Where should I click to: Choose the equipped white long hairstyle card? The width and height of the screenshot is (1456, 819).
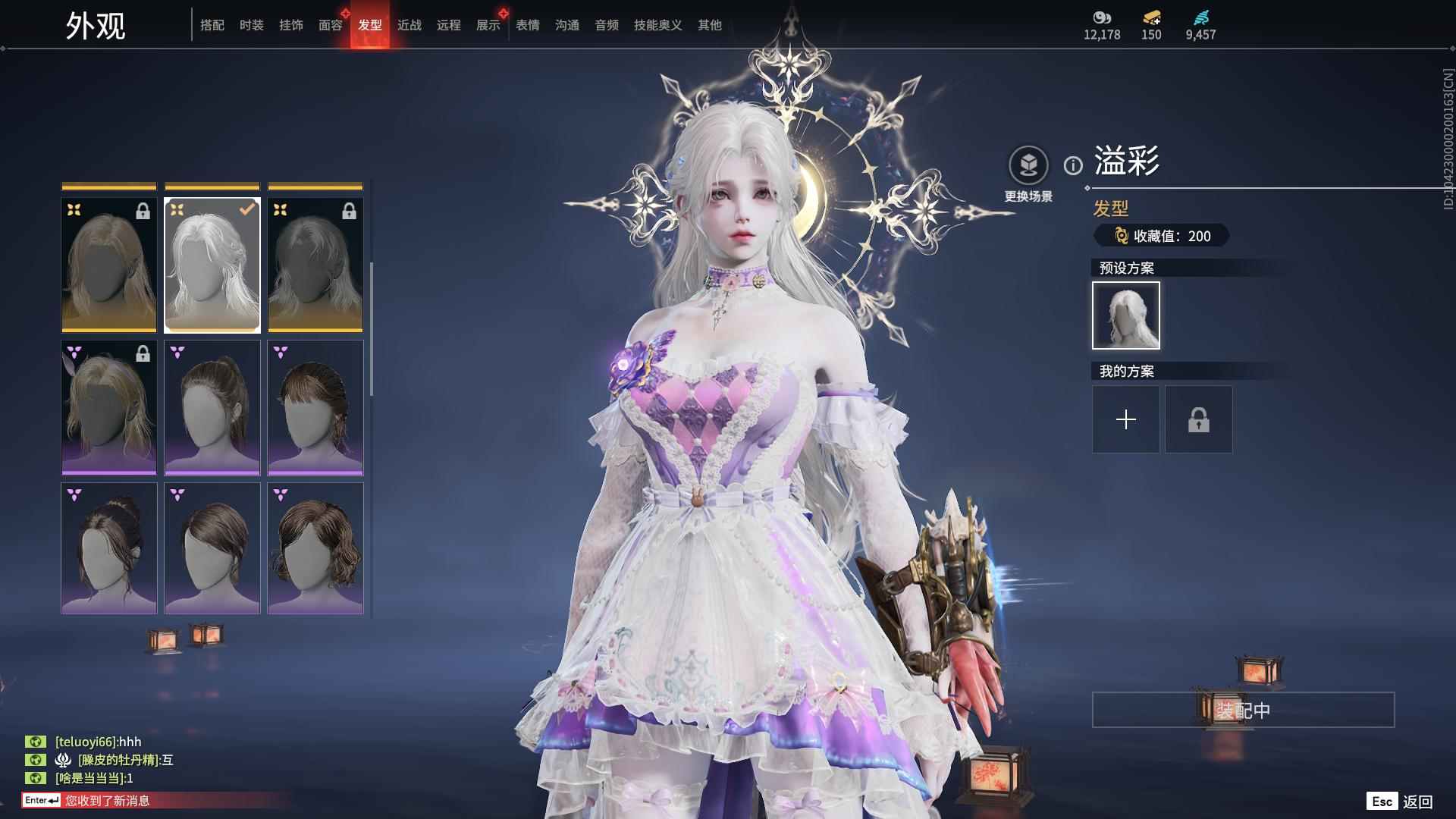pos(212,265)
